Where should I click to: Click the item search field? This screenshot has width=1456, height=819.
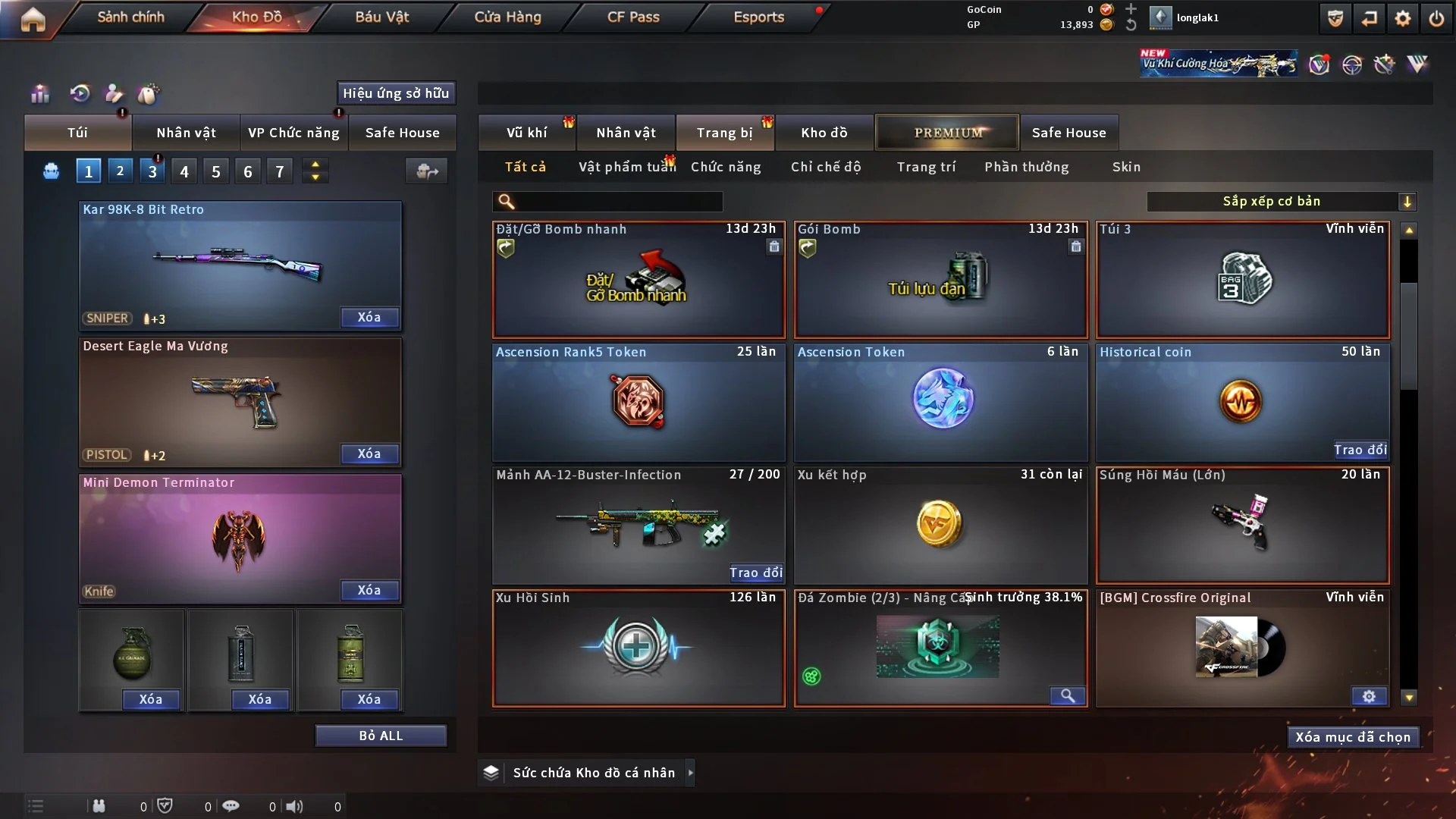(618, 201)
